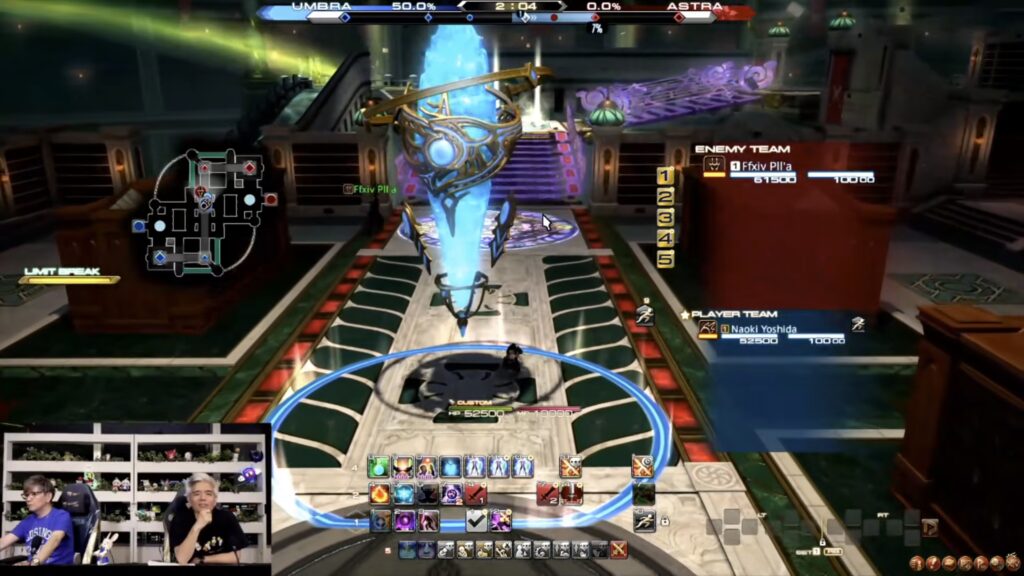Screen dimensions: 1024x576
Task: Activate the green potion flask ability
Action: [379, 467]
